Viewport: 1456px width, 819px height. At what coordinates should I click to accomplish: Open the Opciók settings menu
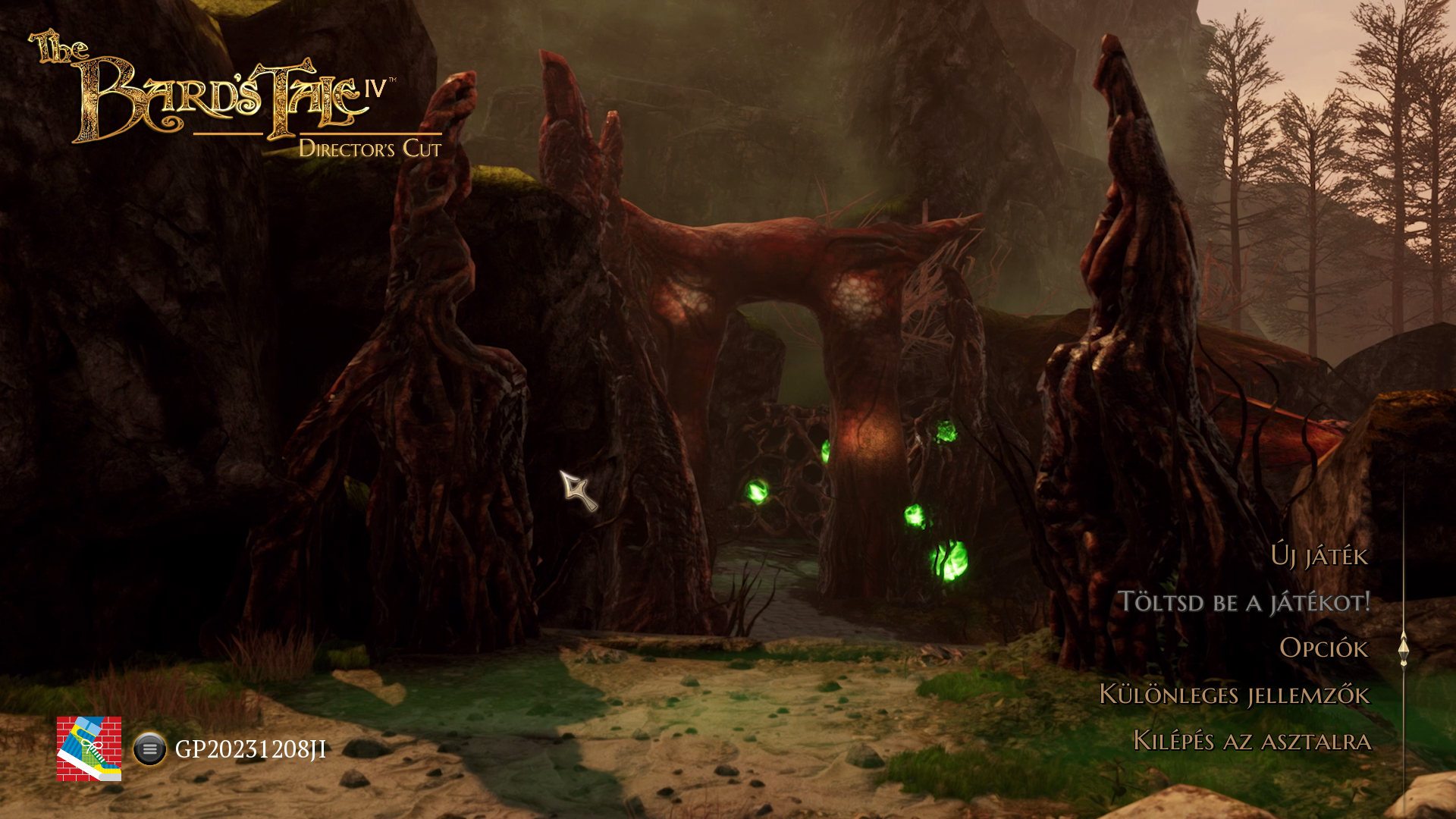(x=1323, y=648)
